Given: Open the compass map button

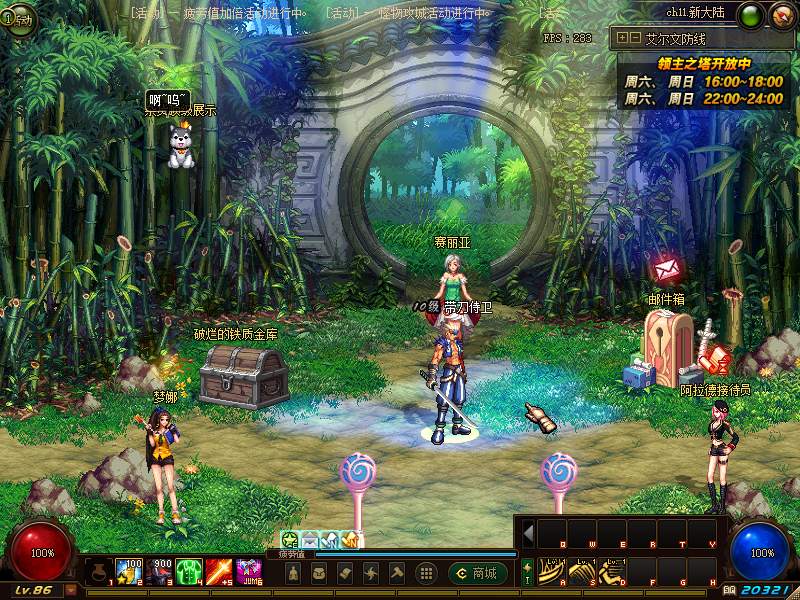Looking at the screenshot, I should [781, 16].
